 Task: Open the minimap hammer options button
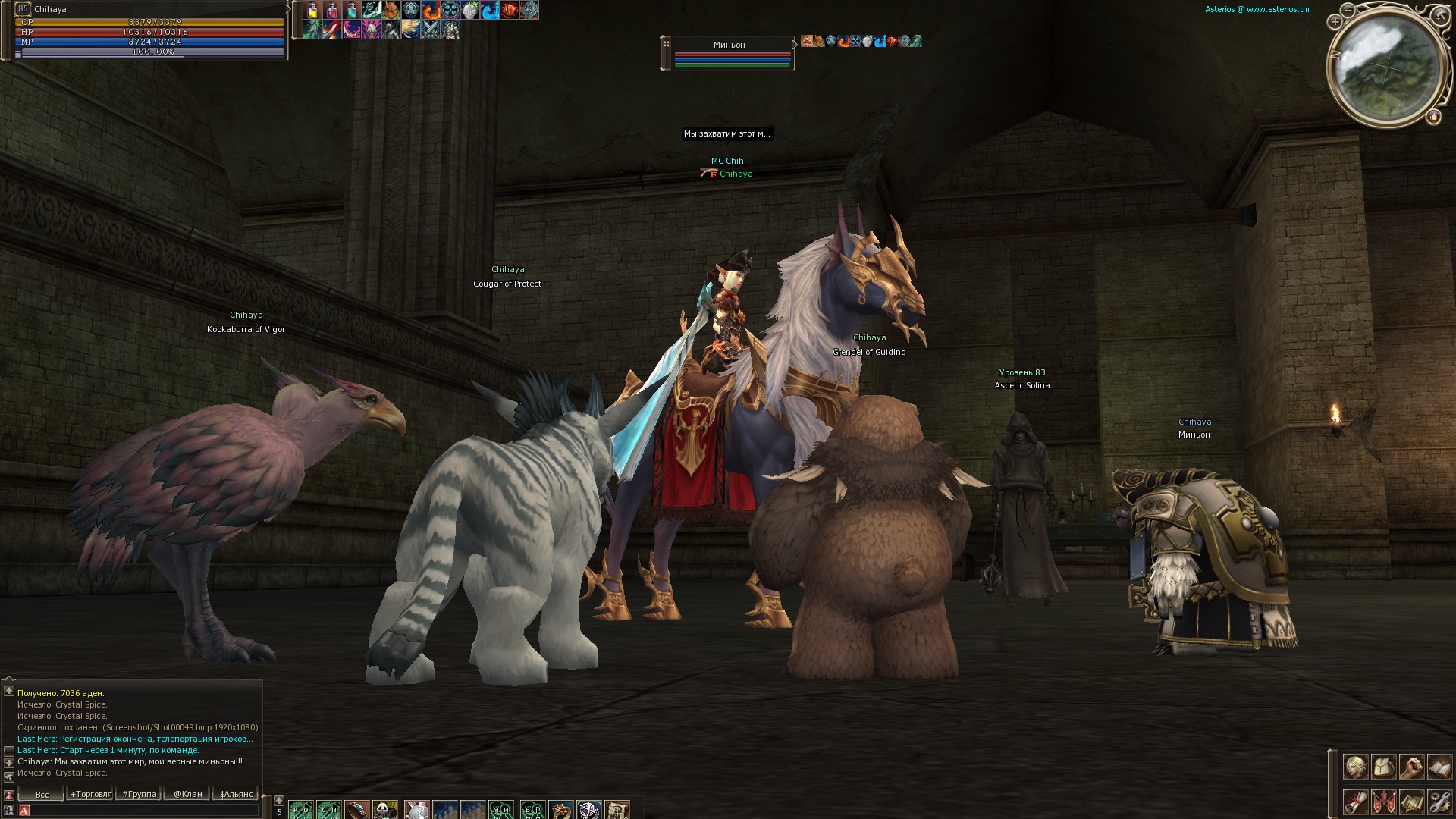[1440, 15]
